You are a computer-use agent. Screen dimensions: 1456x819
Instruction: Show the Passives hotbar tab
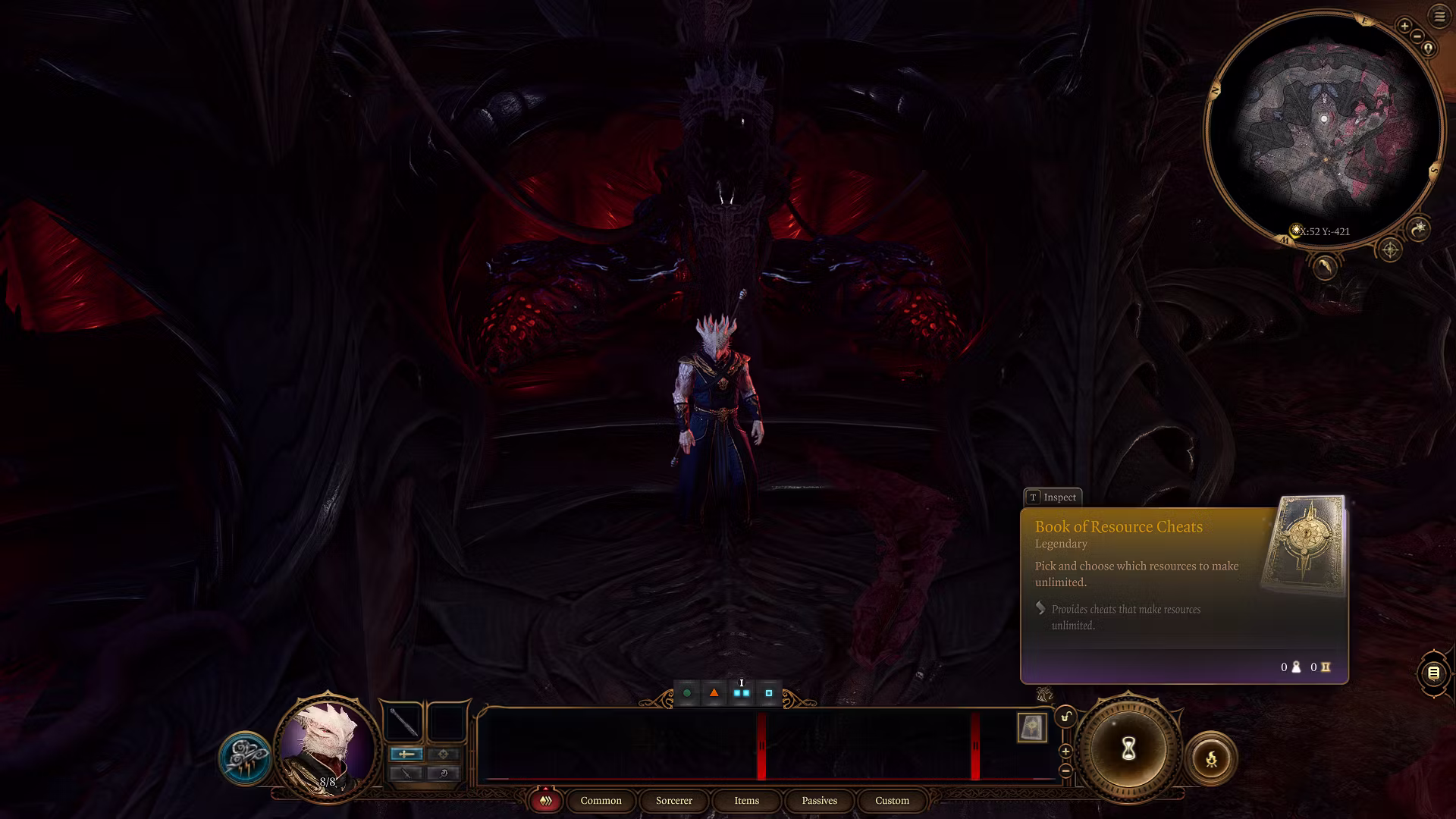[x=819, y=801]
